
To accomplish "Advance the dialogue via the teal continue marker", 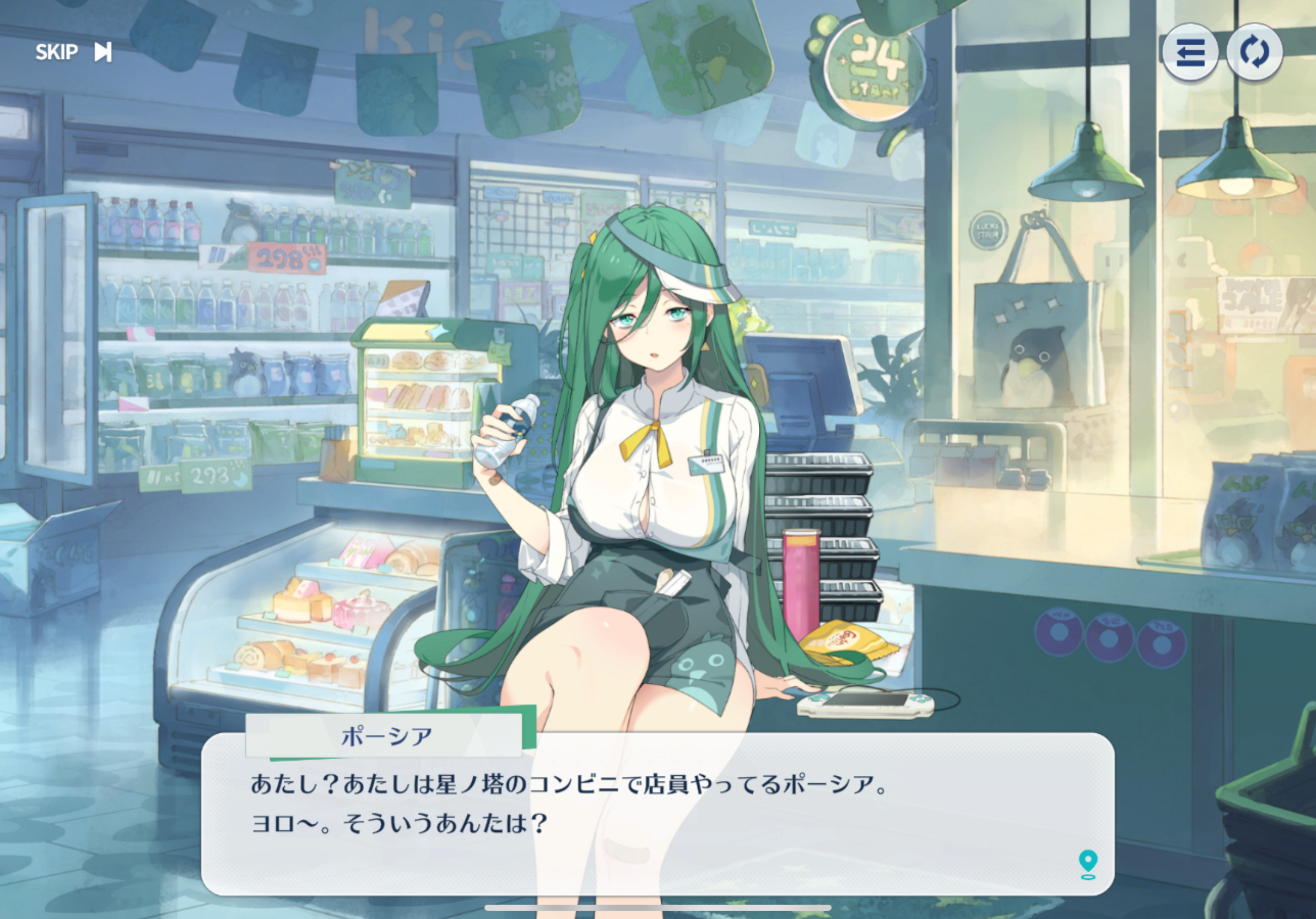I will tap(1087, 864).
